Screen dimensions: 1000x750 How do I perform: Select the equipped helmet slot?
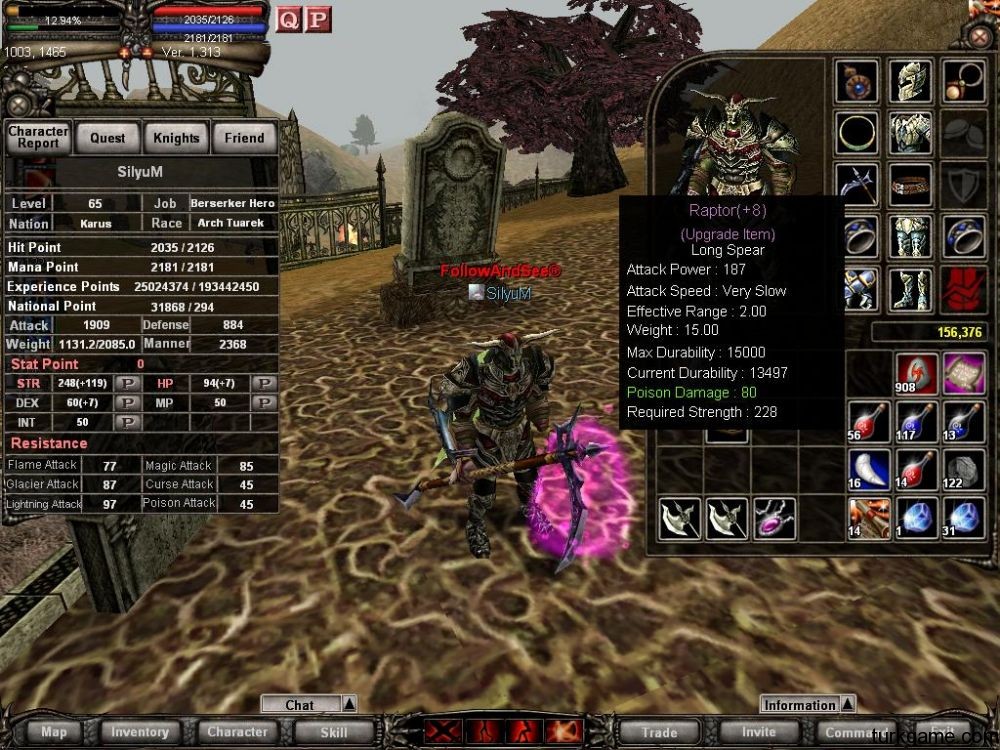[910, 80]
